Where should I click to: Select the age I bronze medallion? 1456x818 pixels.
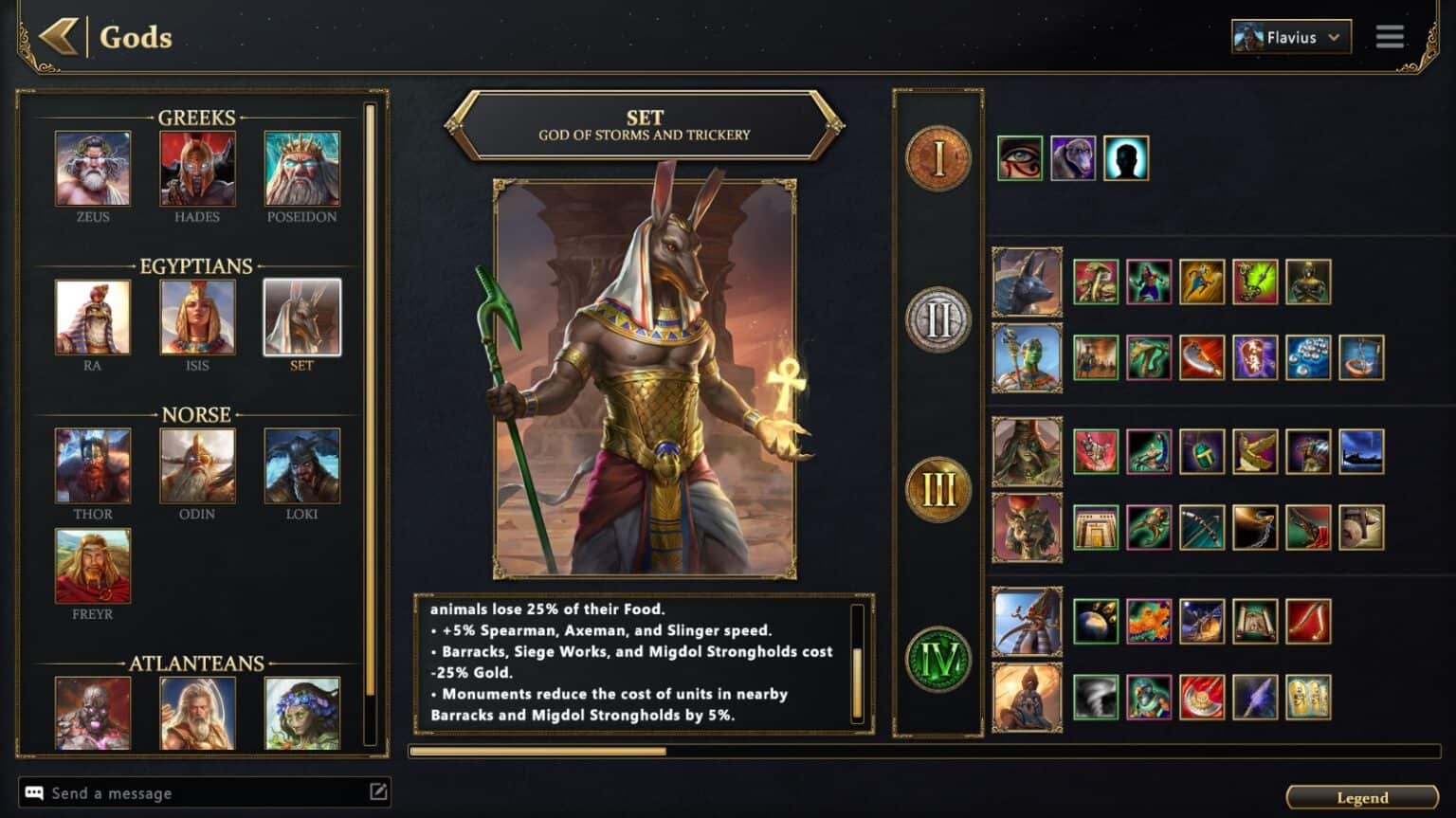937,158
